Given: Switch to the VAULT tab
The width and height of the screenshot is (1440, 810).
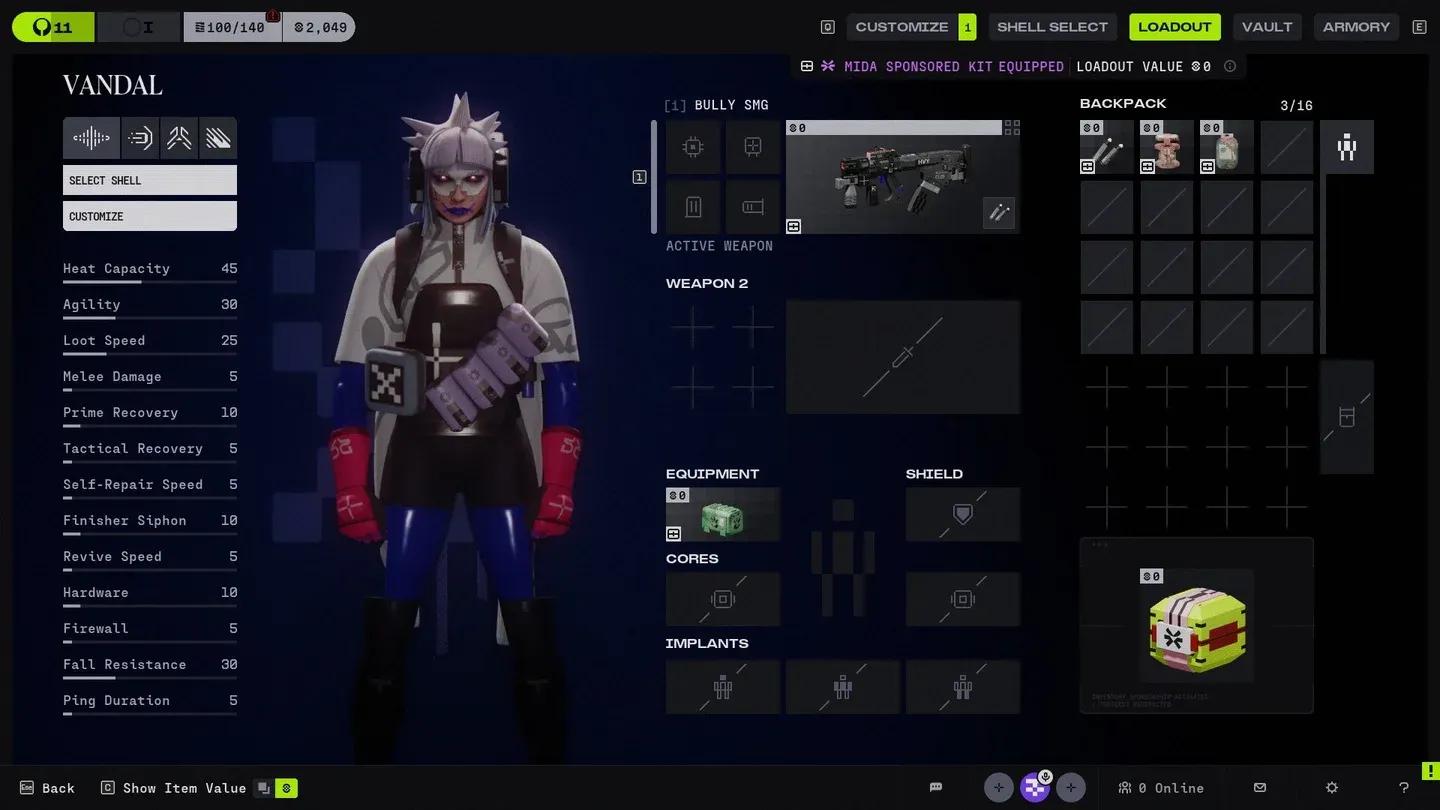Looking at the screenshot, I should (x=1267, y=27).
